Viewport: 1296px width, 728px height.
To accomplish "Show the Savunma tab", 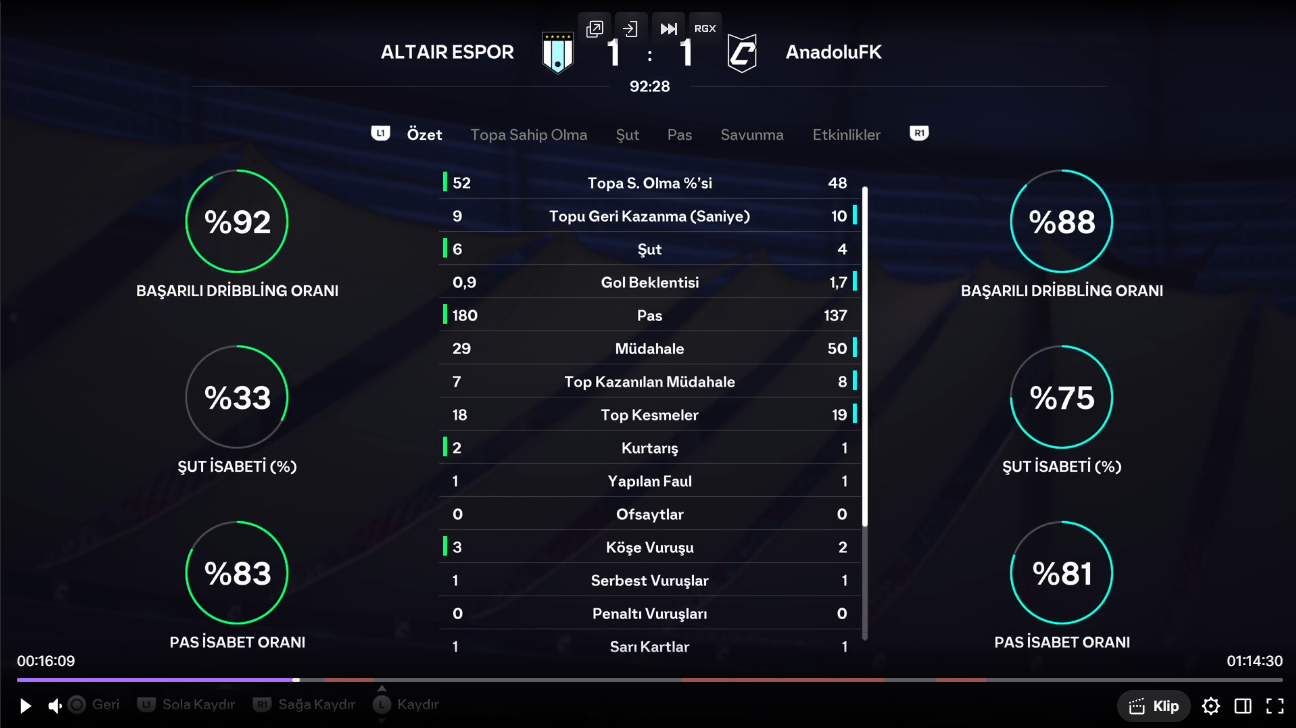I will click(752, 134).
